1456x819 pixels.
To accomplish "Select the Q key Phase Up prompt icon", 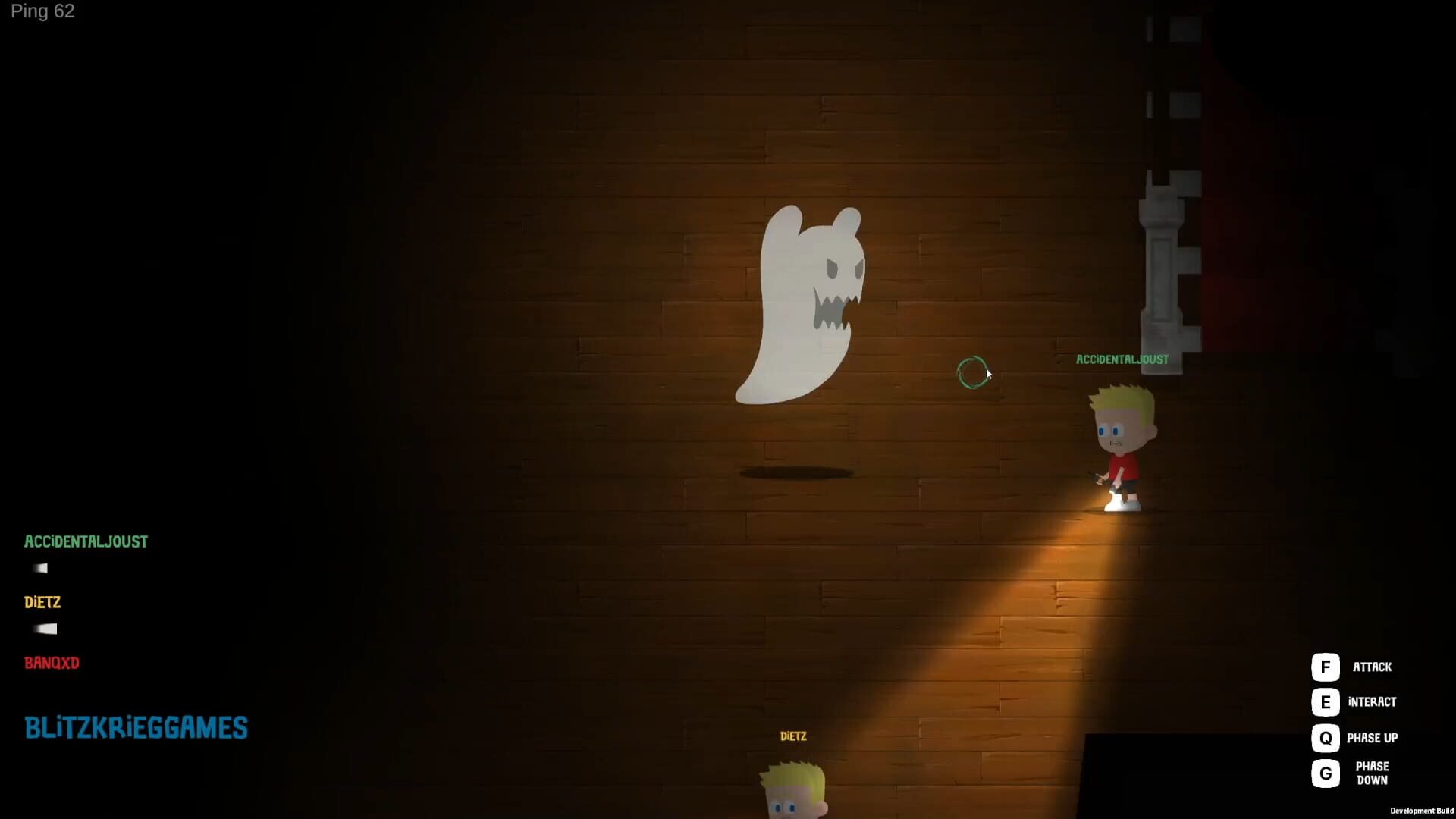I will point(1325,737).
